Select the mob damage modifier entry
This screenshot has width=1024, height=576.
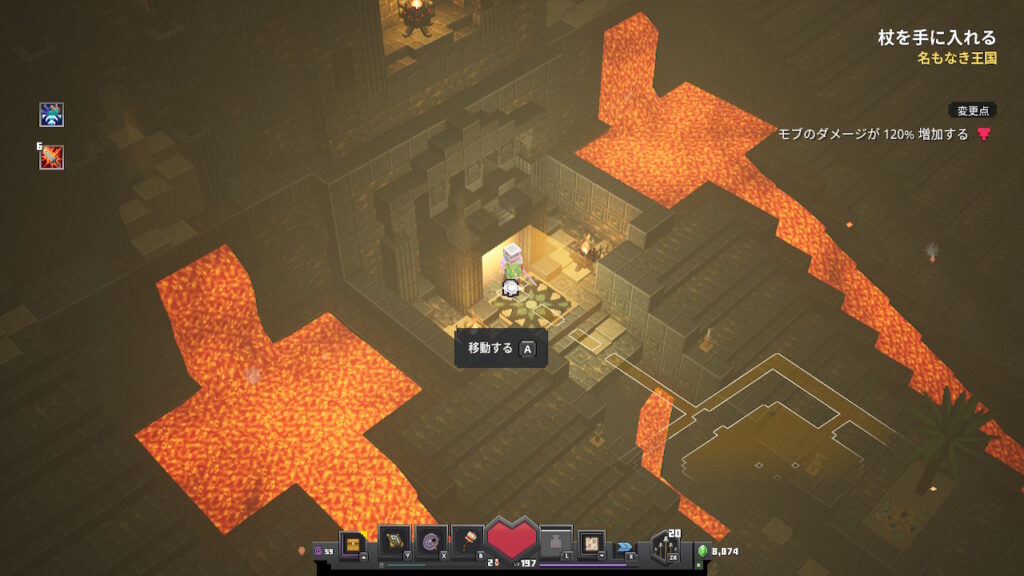tap(874, 134)
